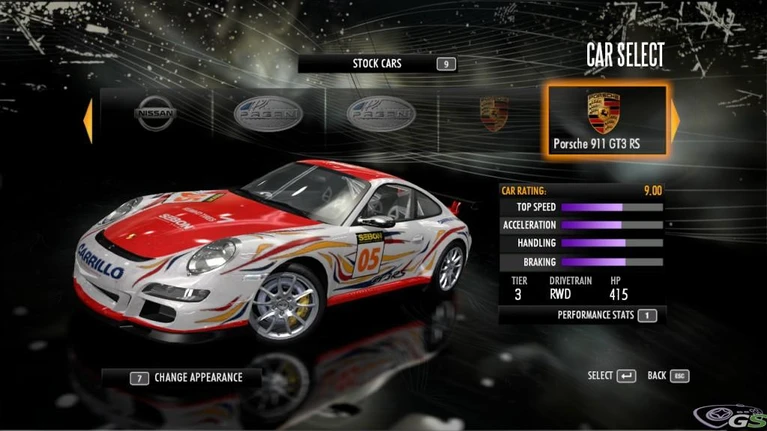Open the Stock Cars category selector

378,64
